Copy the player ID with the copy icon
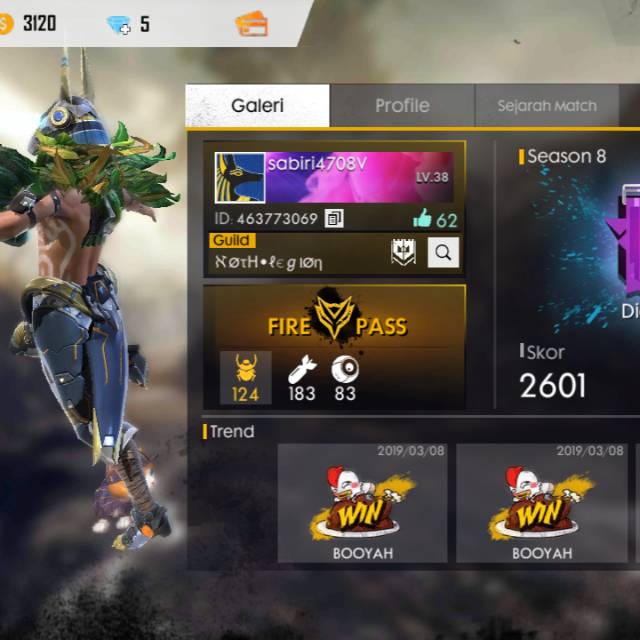The height and width of the screenshot is (640, 640). pyautogui.click(x=334, y=218)
